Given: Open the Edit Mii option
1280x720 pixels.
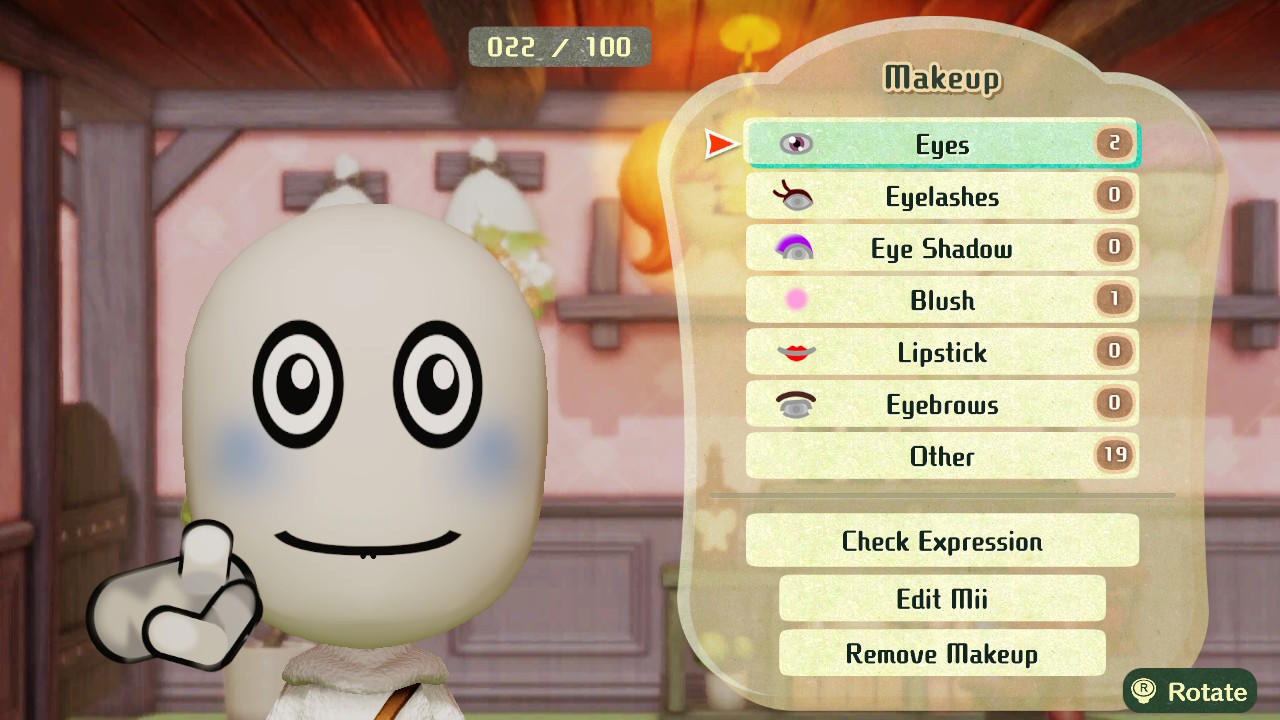Looking at the screenshot, I should 941,599.
